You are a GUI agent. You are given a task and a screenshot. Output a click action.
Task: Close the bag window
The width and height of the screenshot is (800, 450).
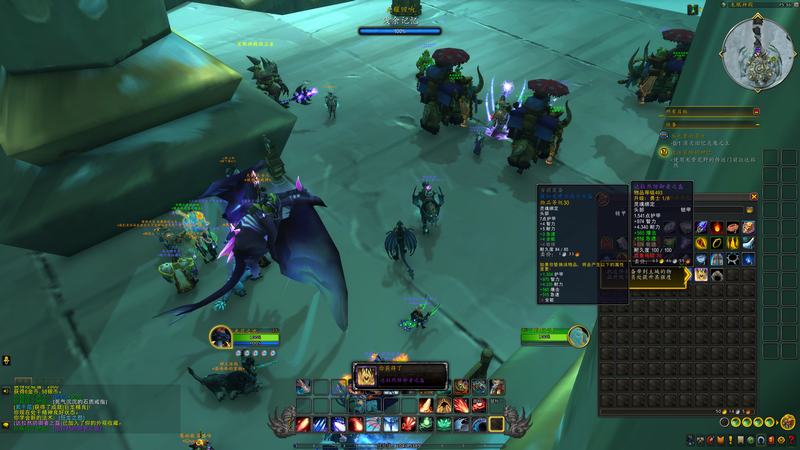tap(755, 197)
